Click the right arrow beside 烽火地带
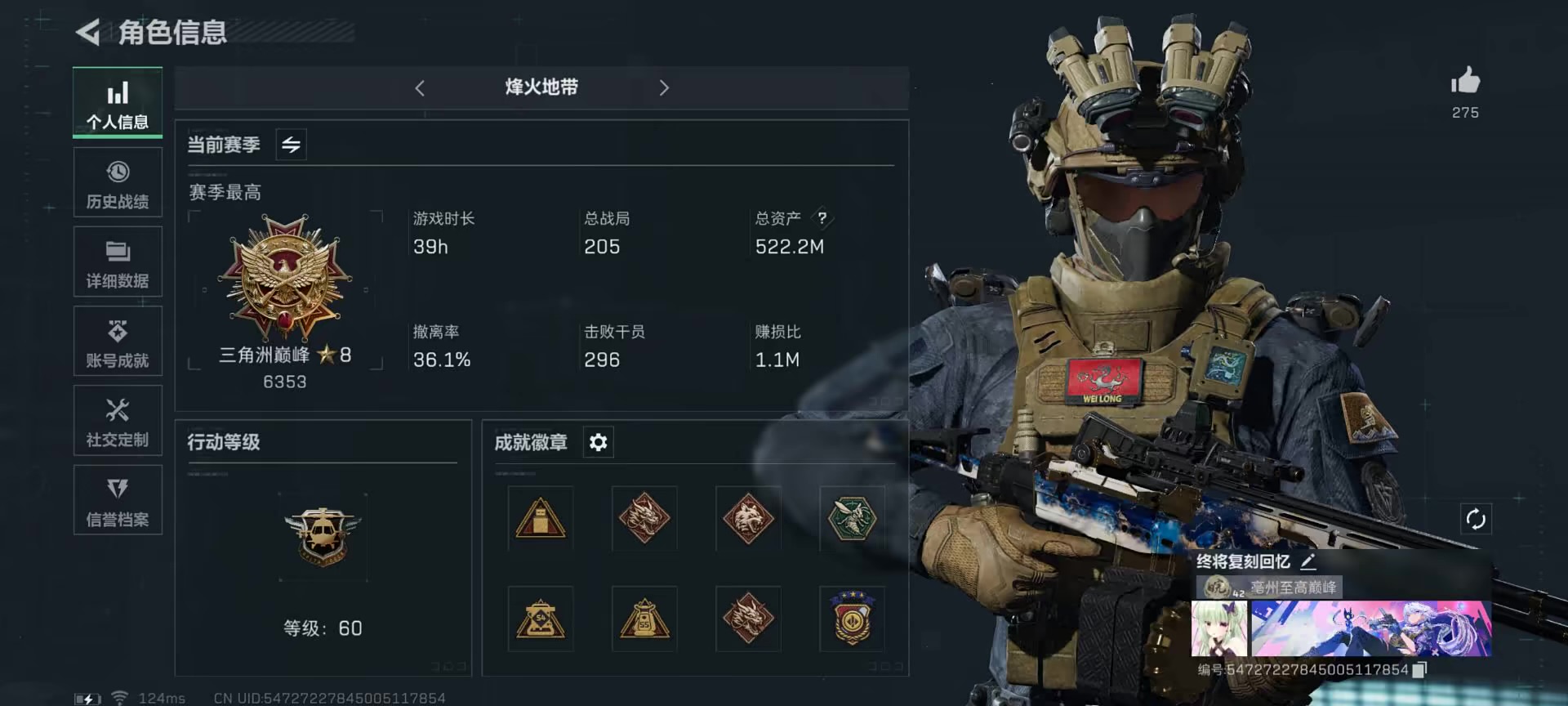 click(664, 87)
